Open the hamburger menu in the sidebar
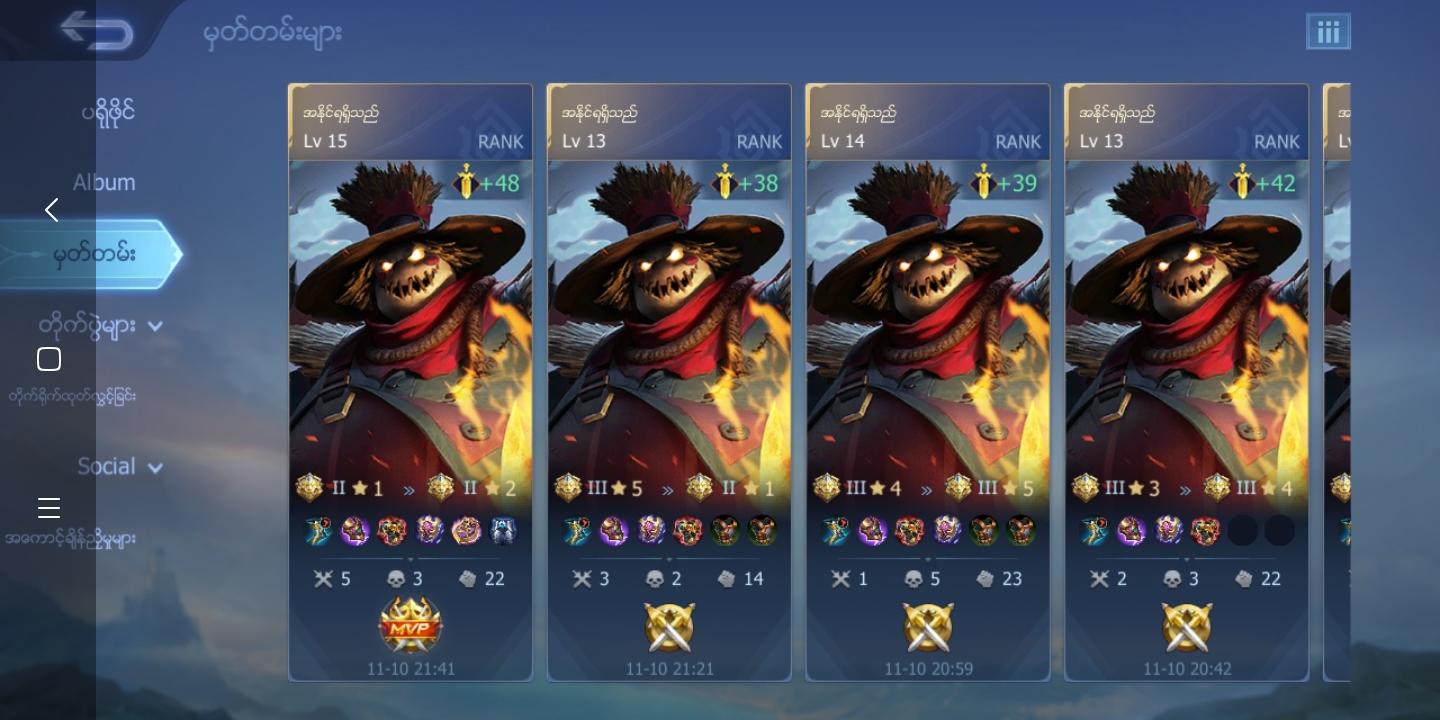 click(49, 508)
